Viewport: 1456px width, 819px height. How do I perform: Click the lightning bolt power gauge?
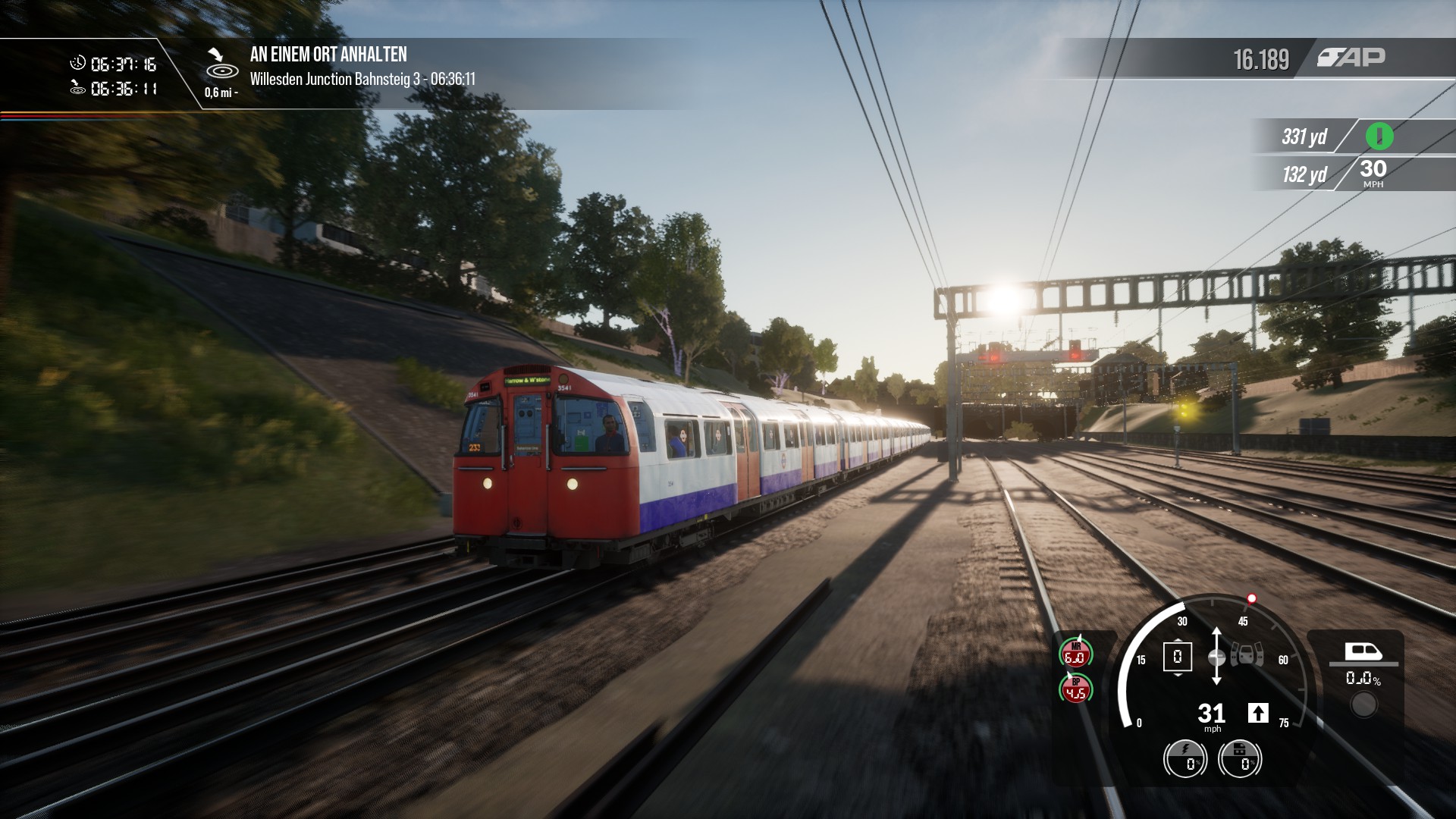coord(1184,758)
